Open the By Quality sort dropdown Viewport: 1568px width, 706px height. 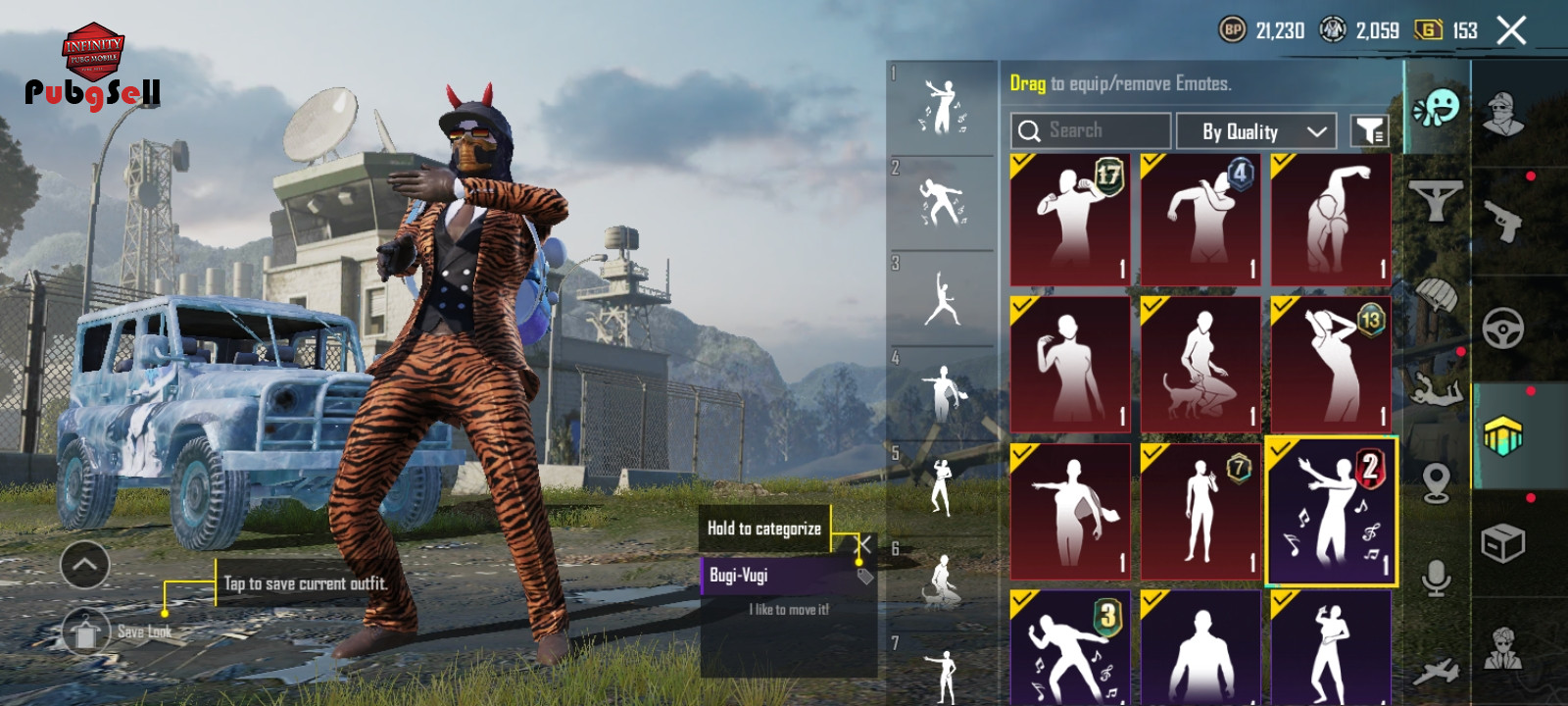click(1255, 130)
